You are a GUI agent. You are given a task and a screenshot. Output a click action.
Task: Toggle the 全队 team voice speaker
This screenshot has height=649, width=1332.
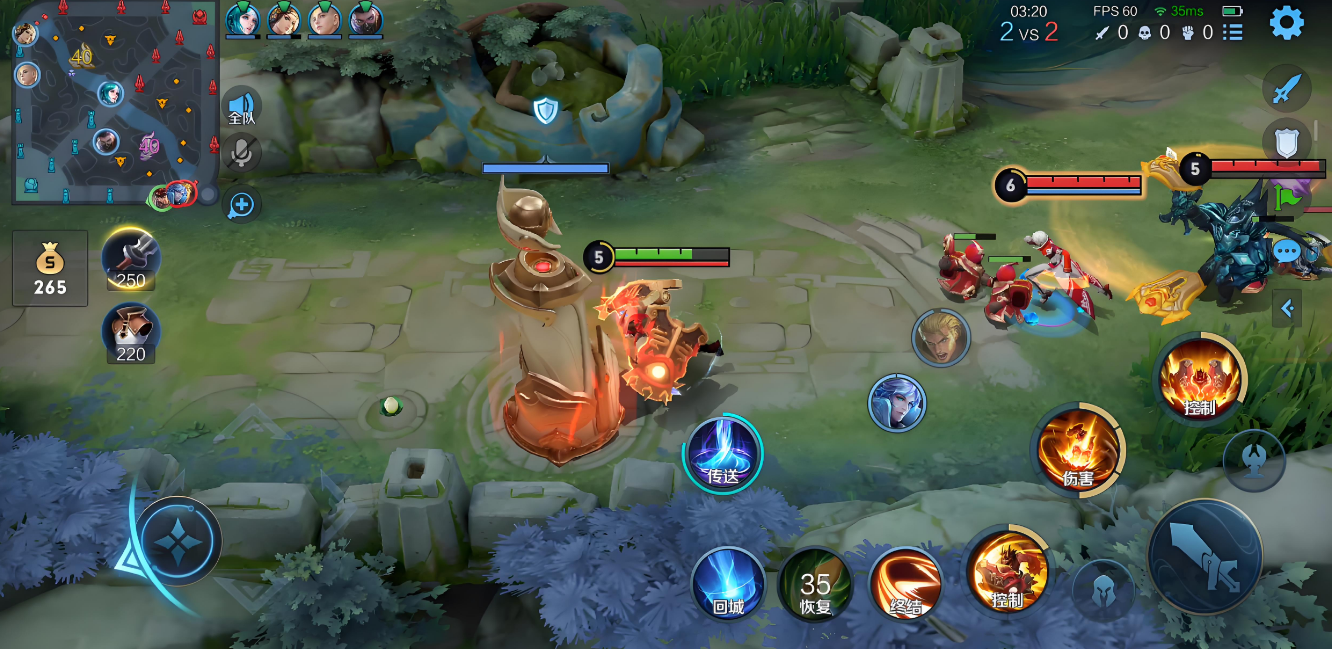click(242, 107)
